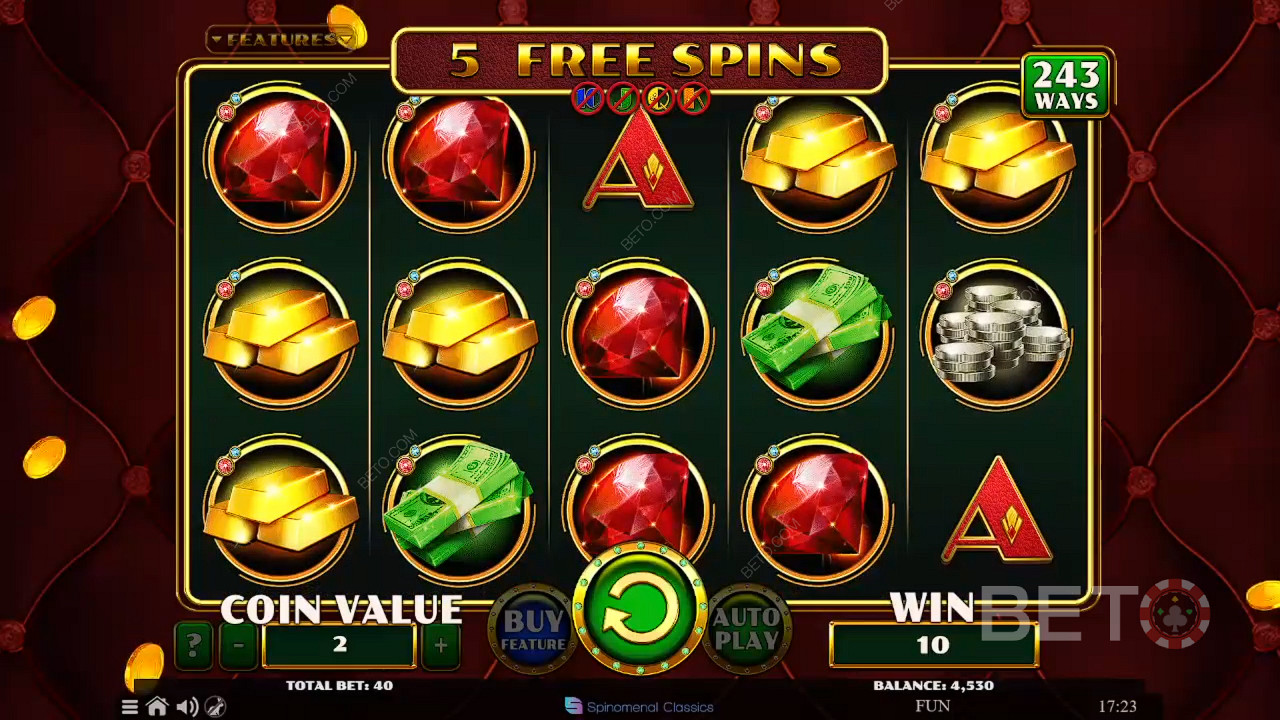Go to the home screen icon
Viewport: 1280px width, 720px height.
click(157, 707)
